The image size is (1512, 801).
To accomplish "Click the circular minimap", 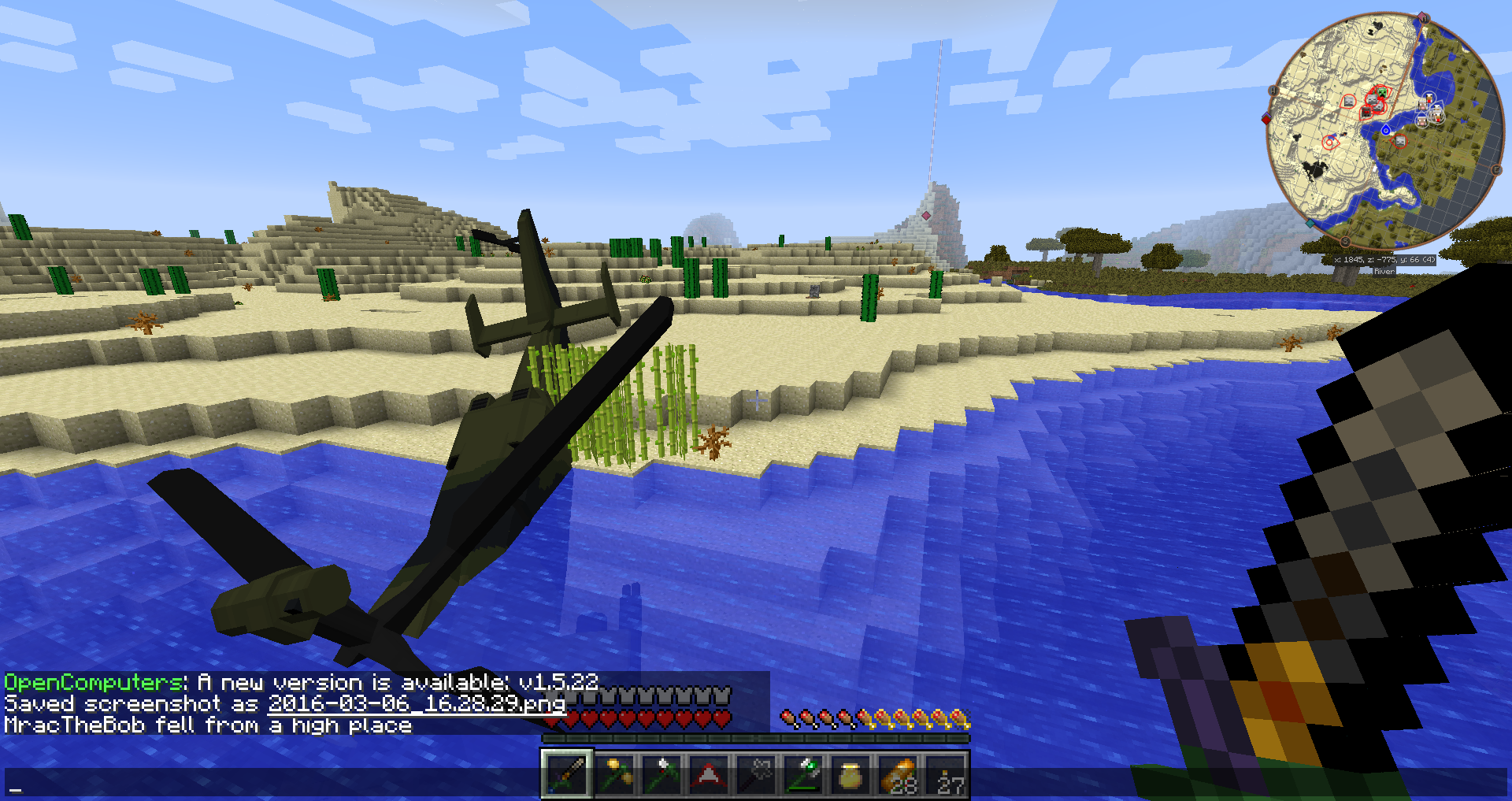I will [x=1385, y=130].
